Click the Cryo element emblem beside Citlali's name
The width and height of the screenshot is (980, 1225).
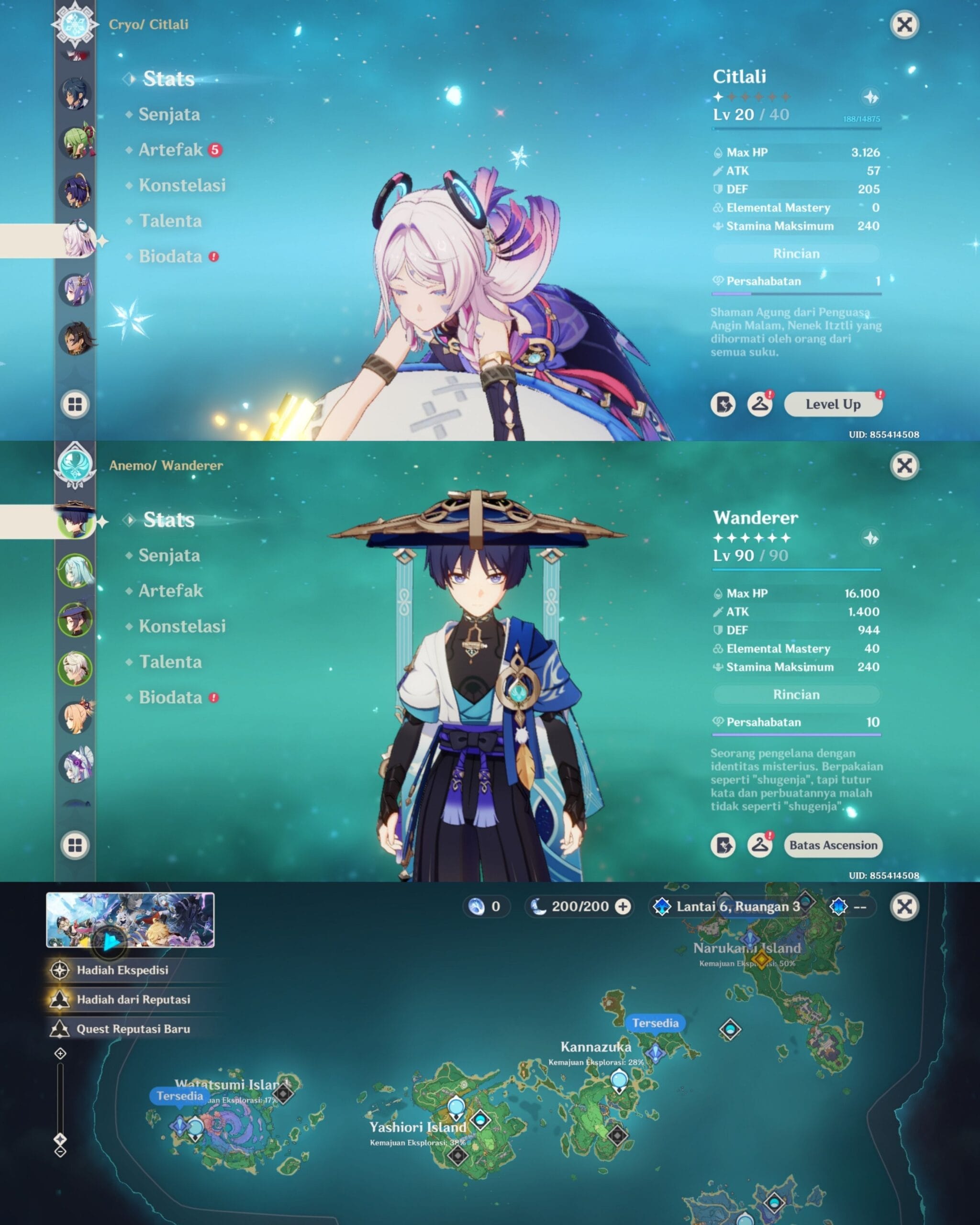click(77, 24)
